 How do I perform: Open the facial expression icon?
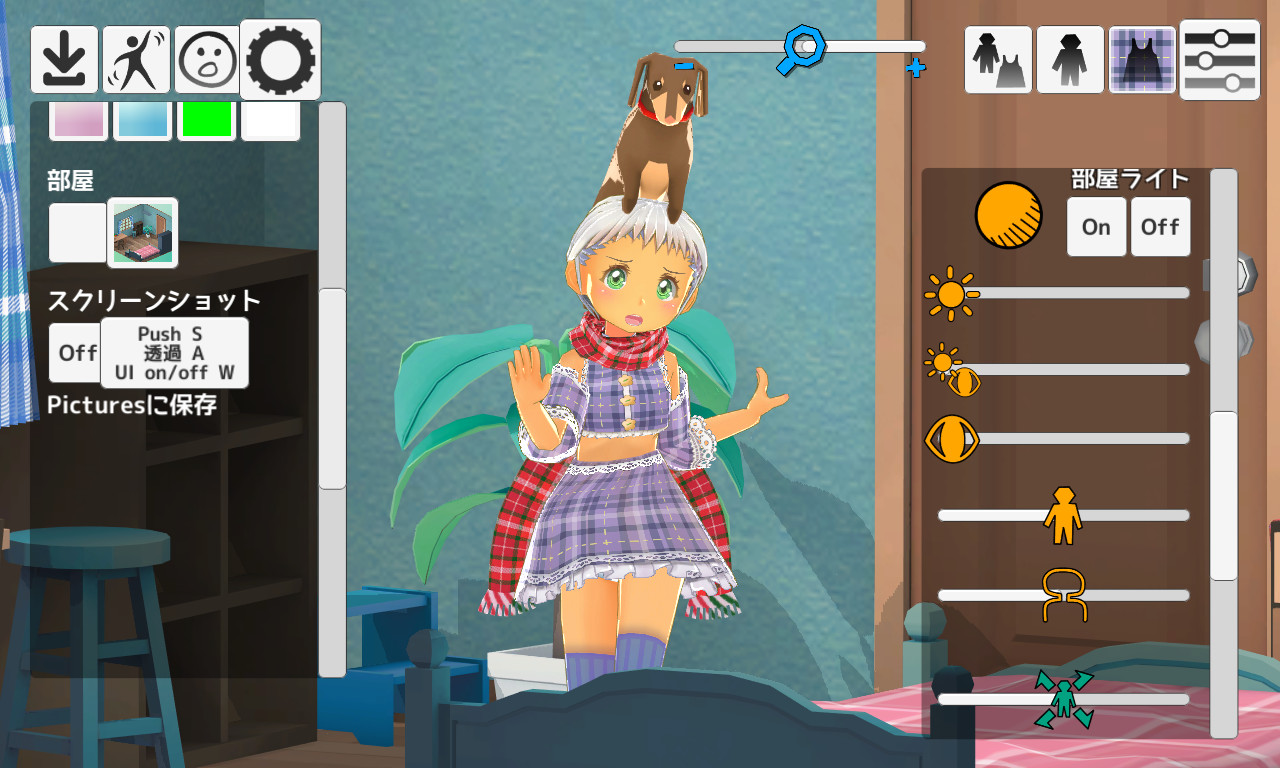208,60
